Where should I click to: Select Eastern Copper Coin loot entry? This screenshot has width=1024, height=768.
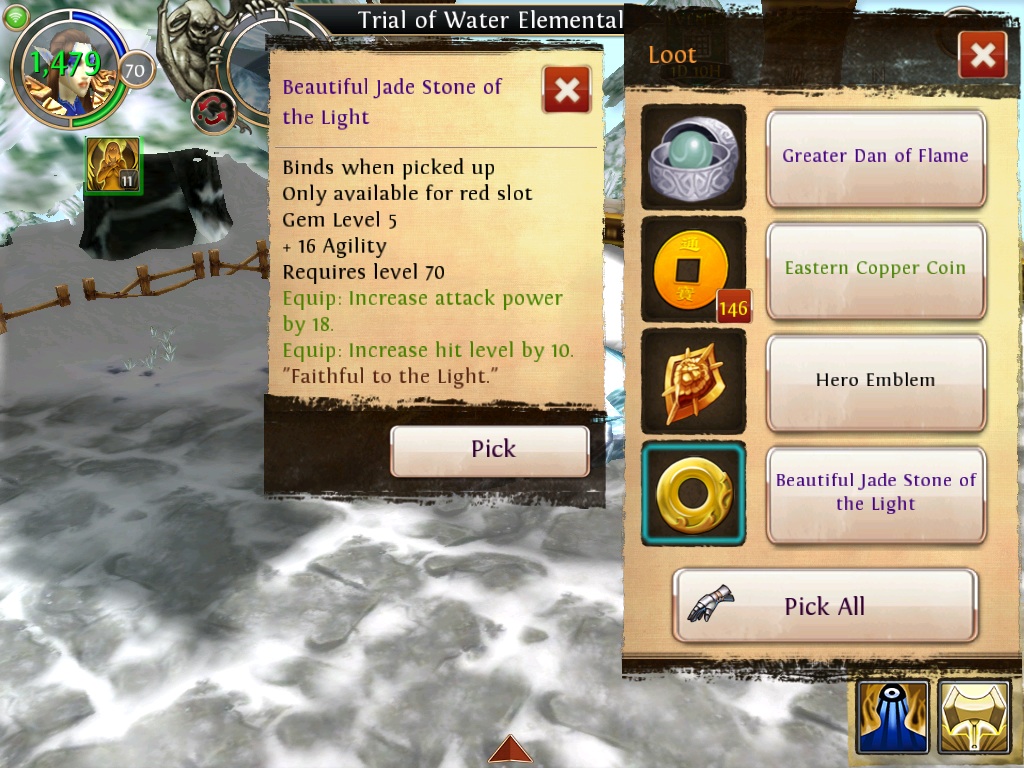(x=875, y=269)
